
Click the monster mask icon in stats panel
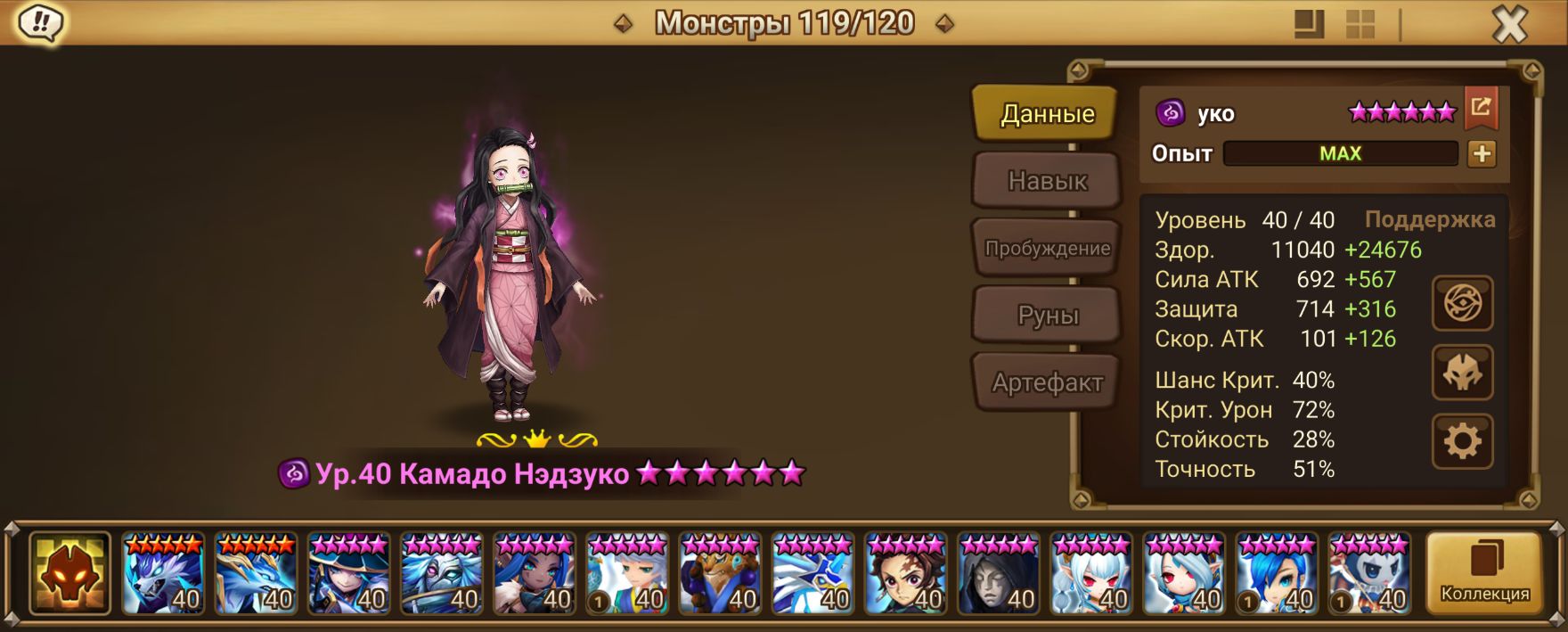[x=1462, y=373]
